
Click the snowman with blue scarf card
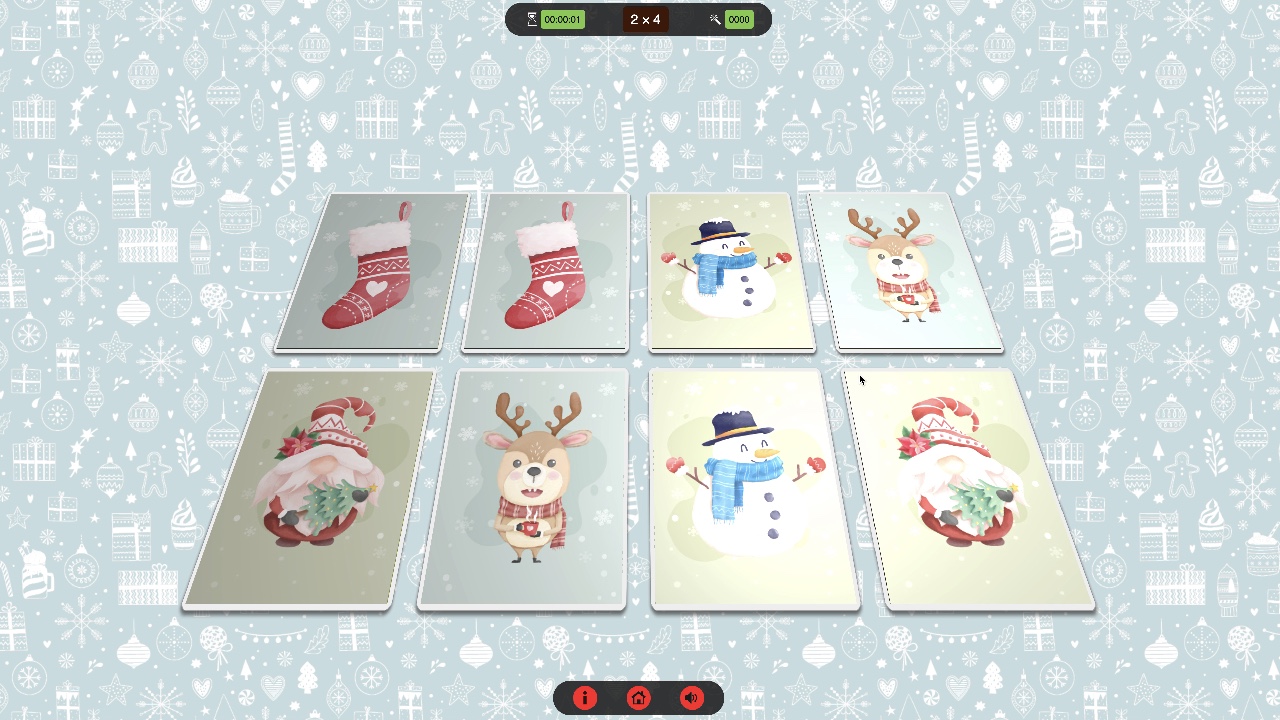click(x=755, y=488)
